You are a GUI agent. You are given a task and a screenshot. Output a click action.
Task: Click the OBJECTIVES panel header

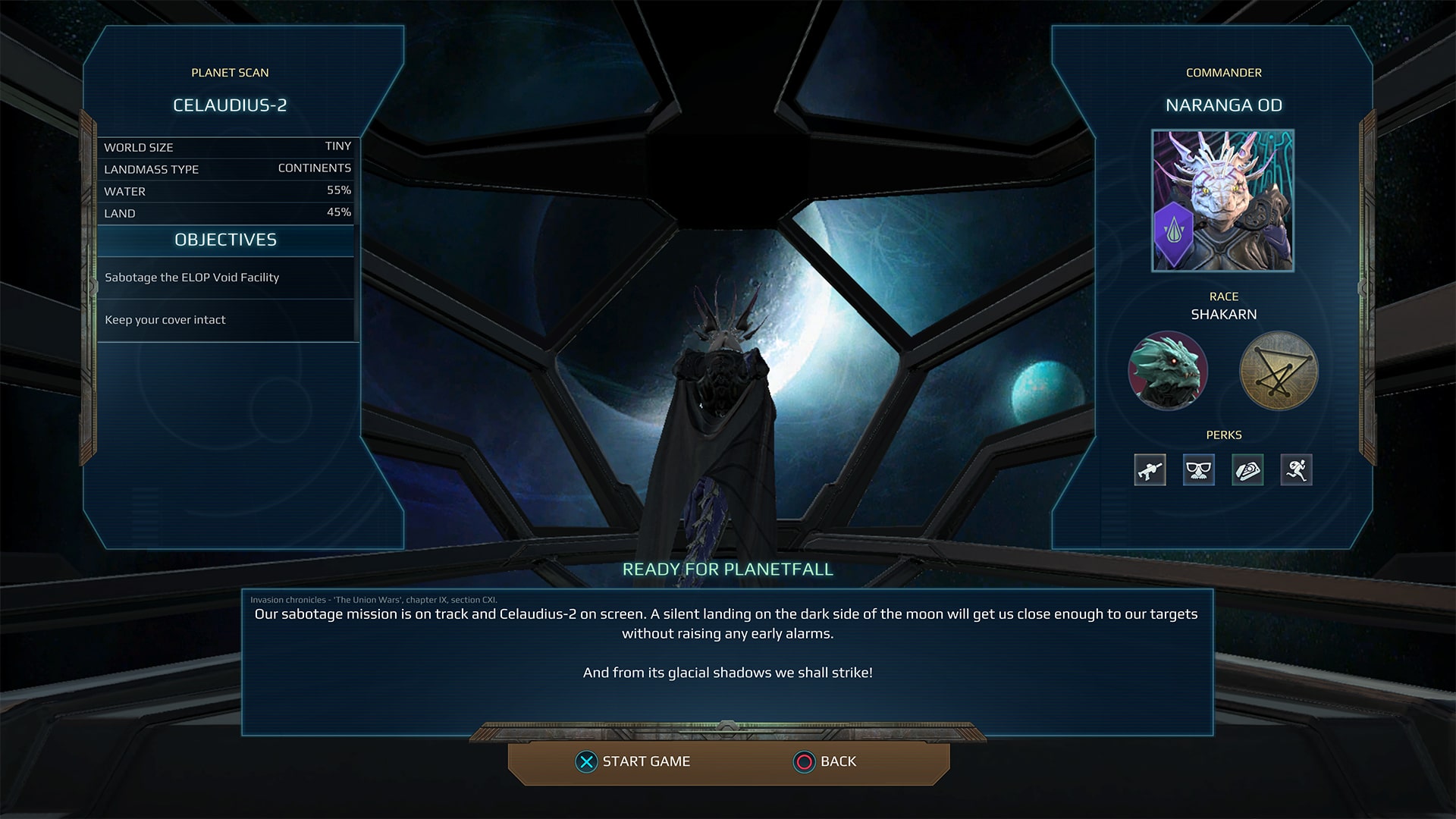[225, 240]
